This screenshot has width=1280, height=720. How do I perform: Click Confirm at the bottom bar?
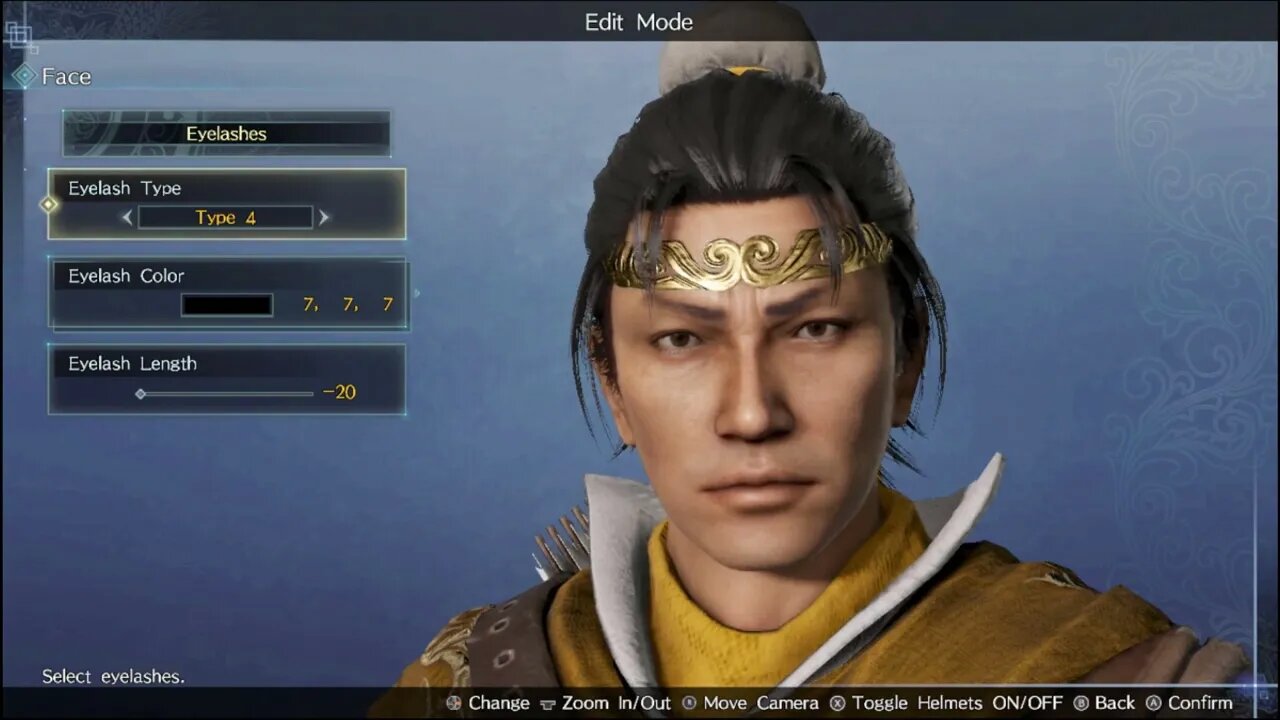(x=1200, y=703)
